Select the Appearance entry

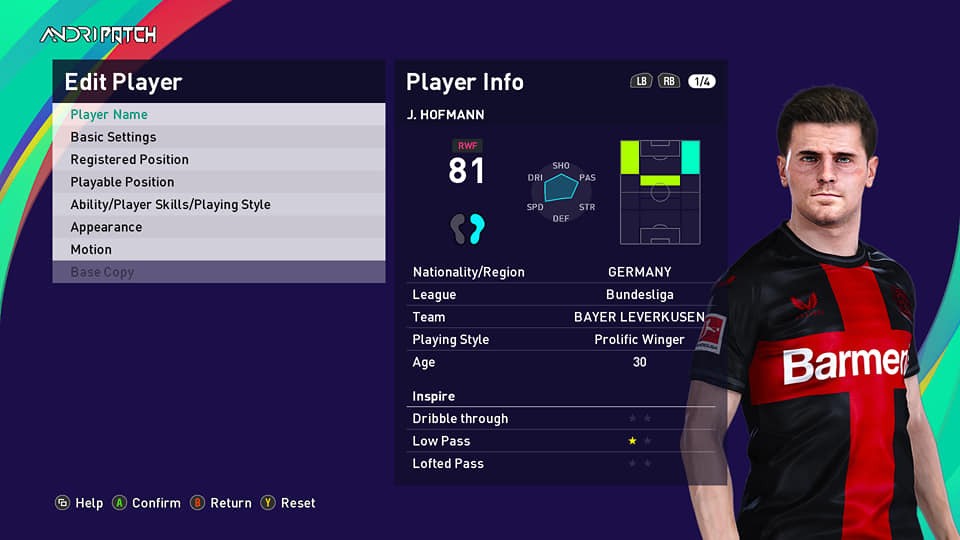[x=218, y=227]
